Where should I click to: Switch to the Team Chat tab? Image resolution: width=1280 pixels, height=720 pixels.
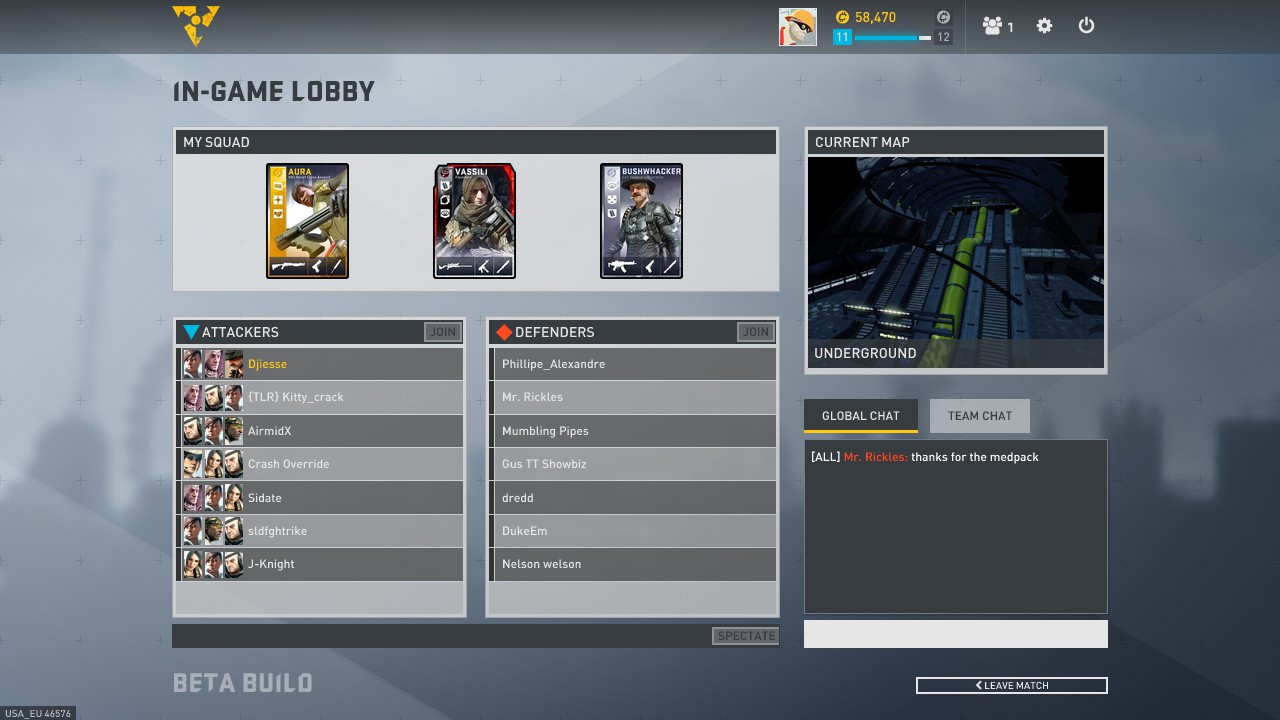click(979, 416)
